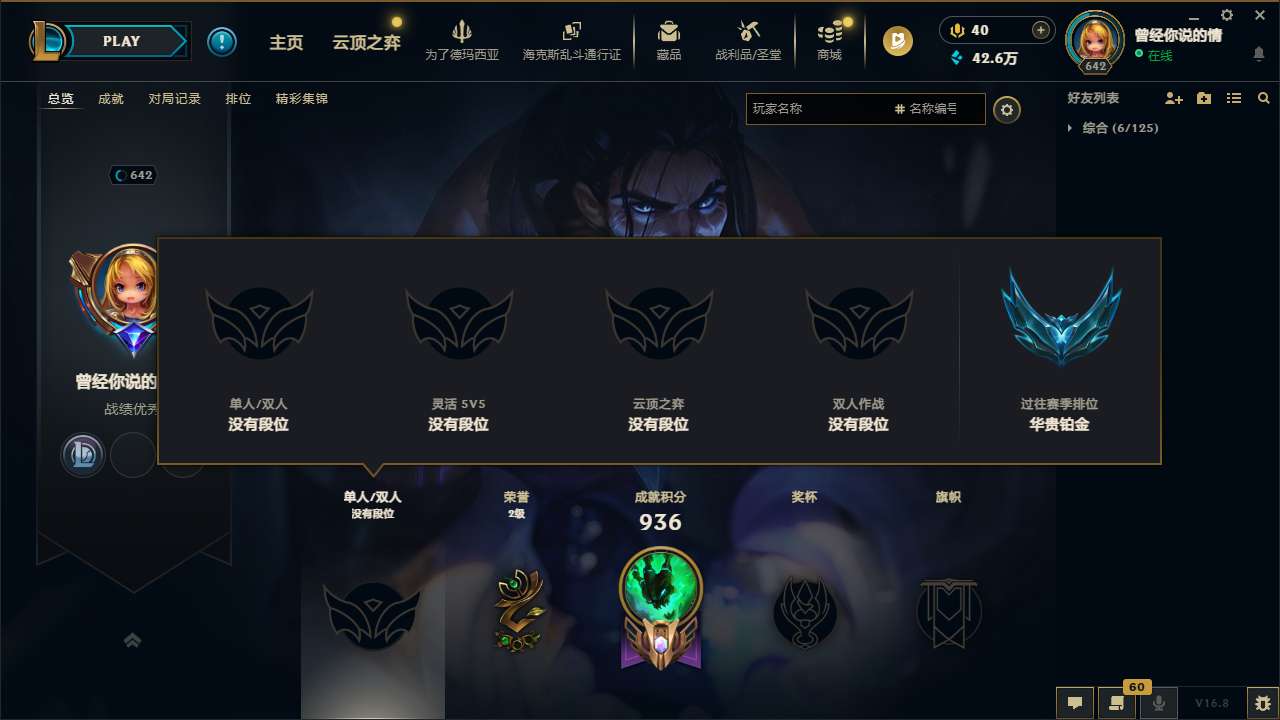Click the add friend icon

click(1174, 98)
